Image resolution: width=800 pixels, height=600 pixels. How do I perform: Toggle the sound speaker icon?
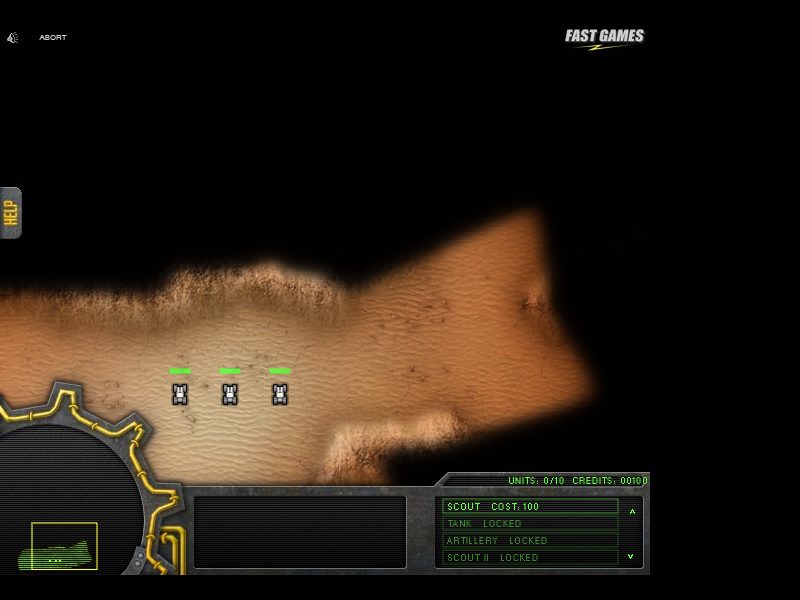pyautogui.click(x=13, y=38)
